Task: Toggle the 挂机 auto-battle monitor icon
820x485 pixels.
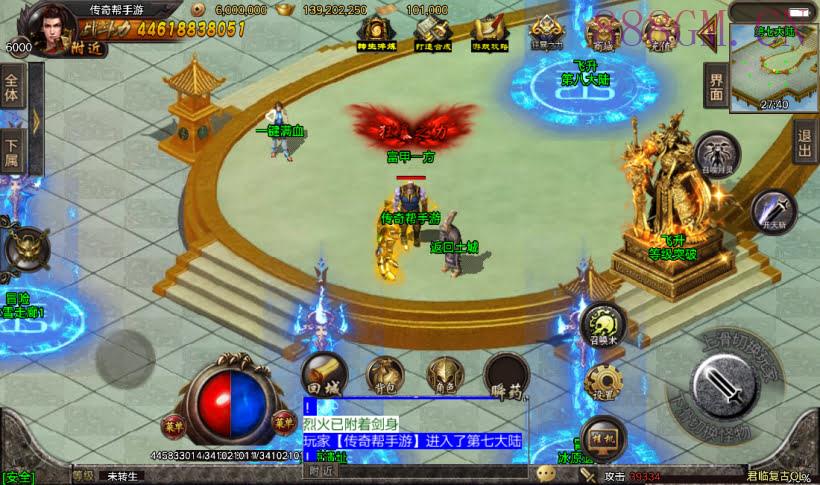Action: click(x=603, y=437)
